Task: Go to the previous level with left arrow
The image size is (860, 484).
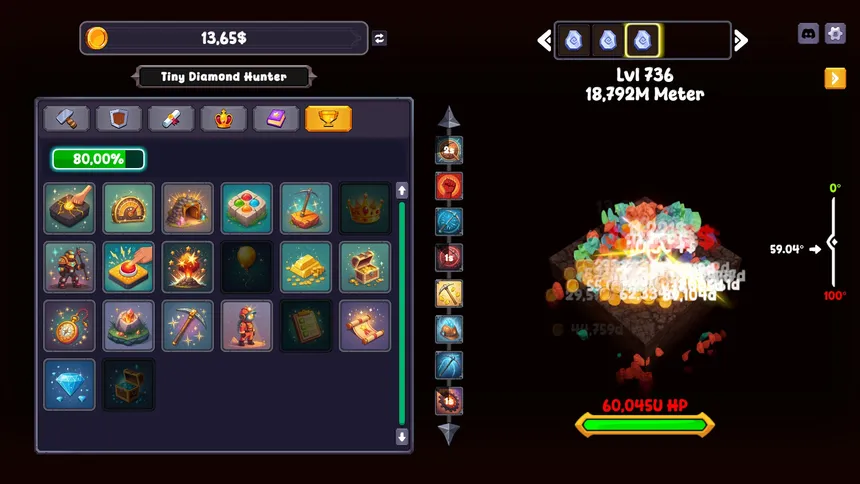Action: click(545, 40)
